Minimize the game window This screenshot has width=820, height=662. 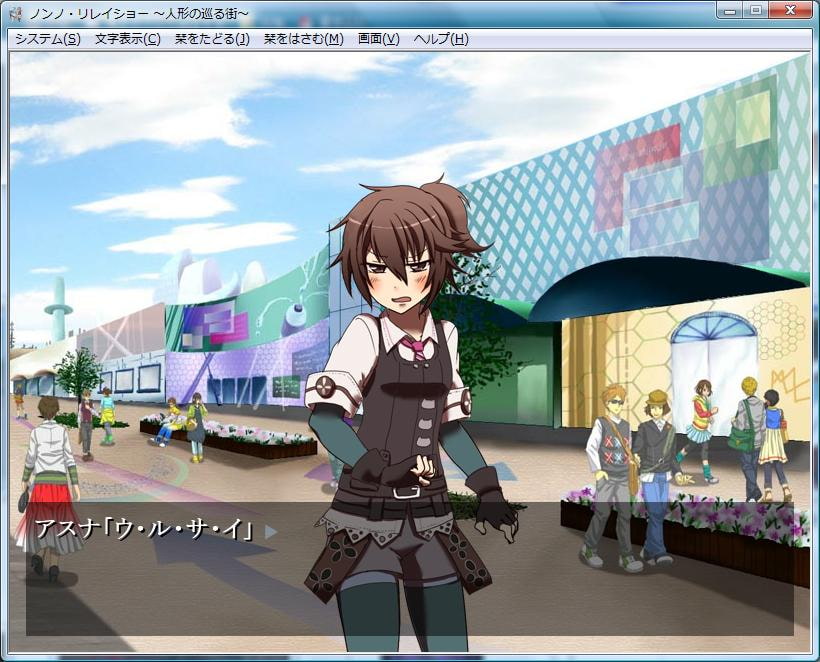(x=731, y=10)
